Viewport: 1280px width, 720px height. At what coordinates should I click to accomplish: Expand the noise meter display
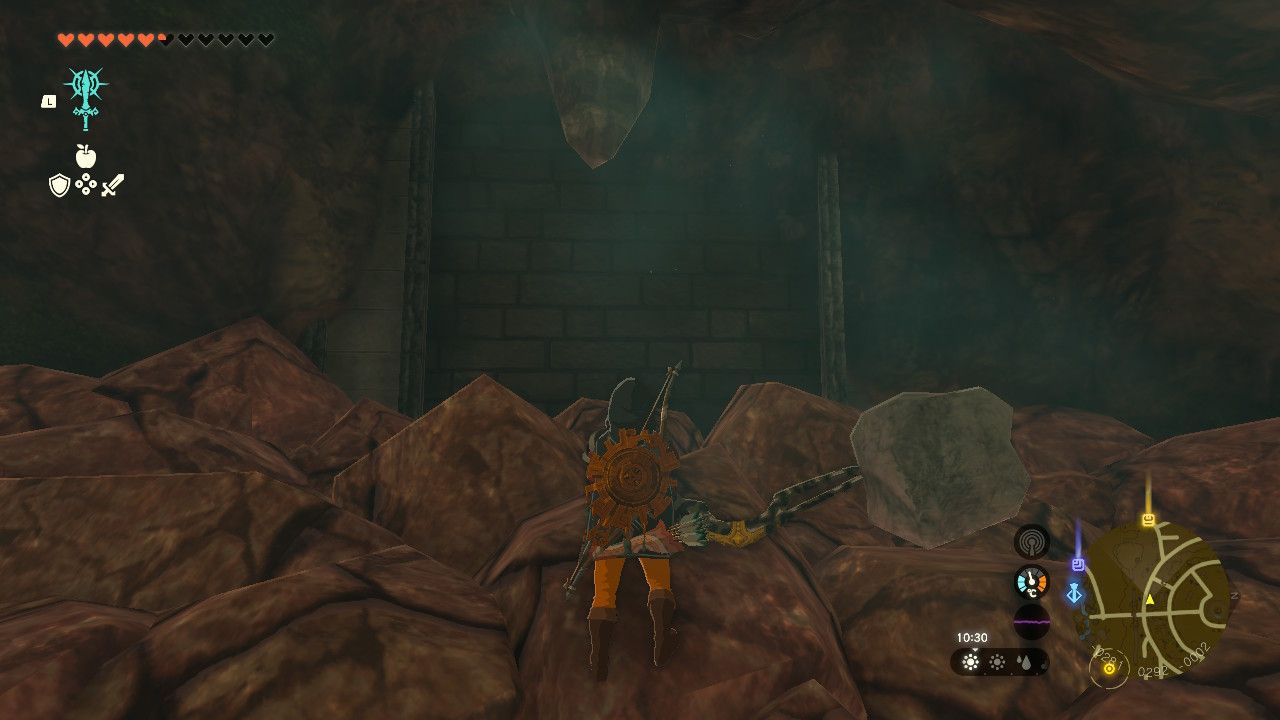point(1031,622)
